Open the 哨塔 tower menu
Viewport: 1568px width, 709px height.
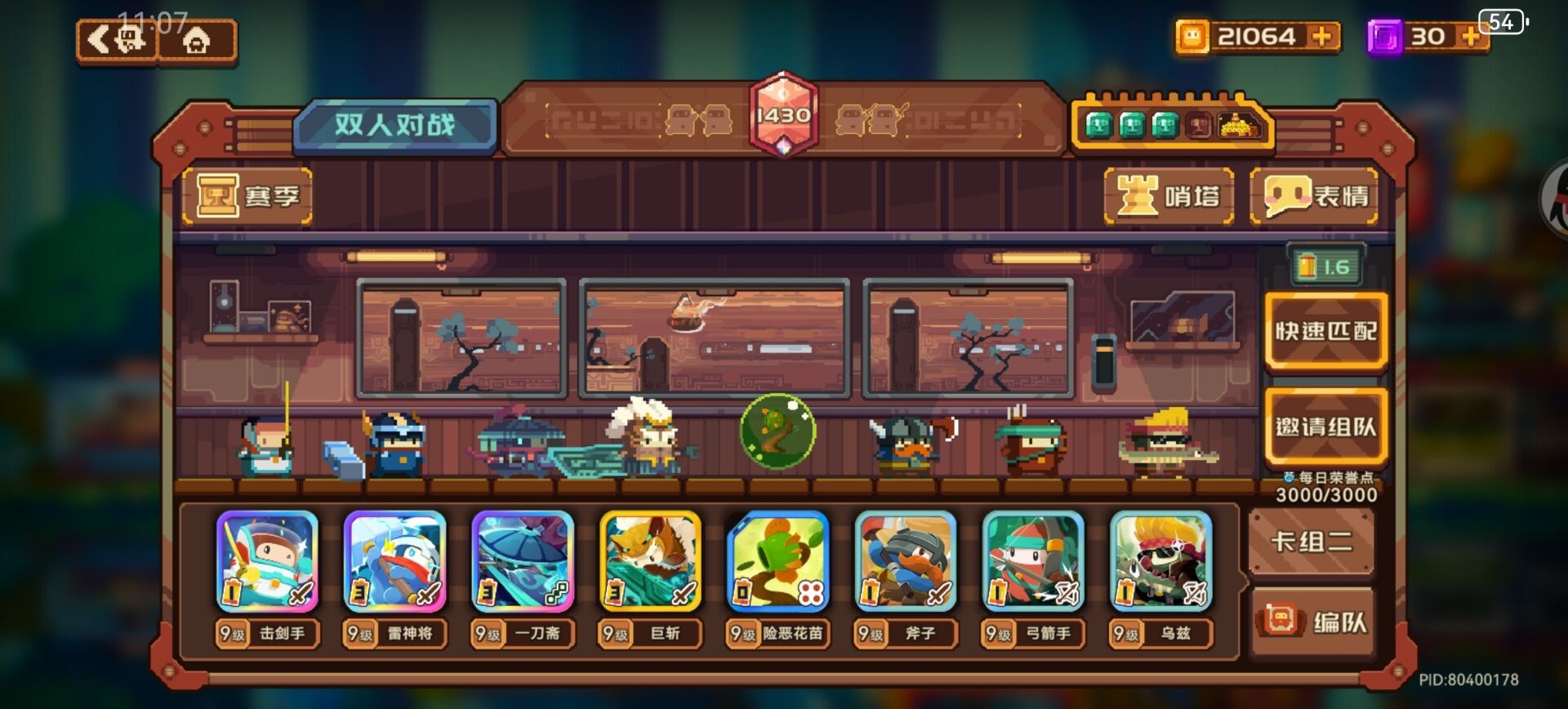pyautogui.click(x=1169, y=196)
